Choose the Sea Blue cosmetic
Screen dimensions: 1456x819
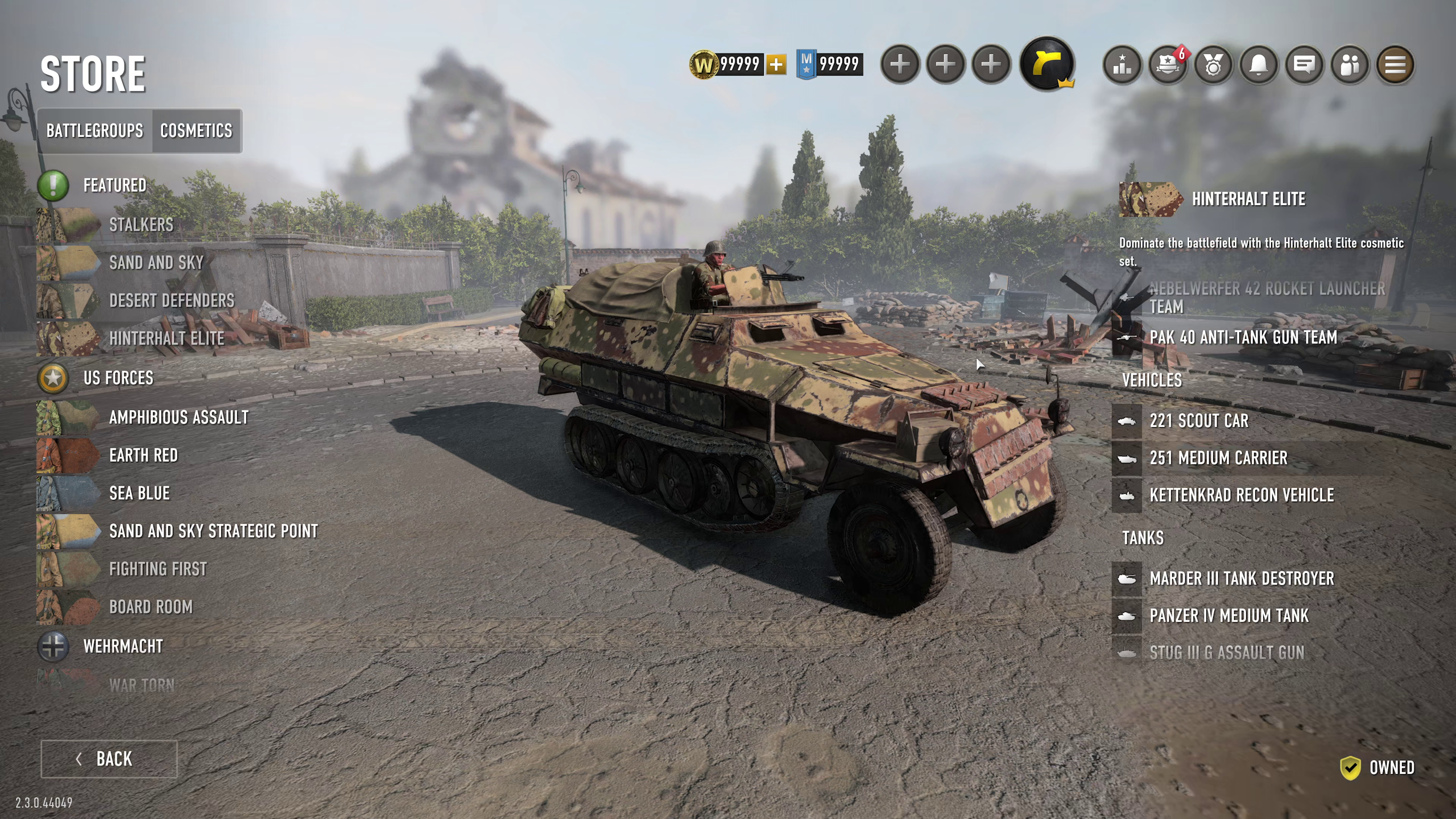[x=139, y=493]
